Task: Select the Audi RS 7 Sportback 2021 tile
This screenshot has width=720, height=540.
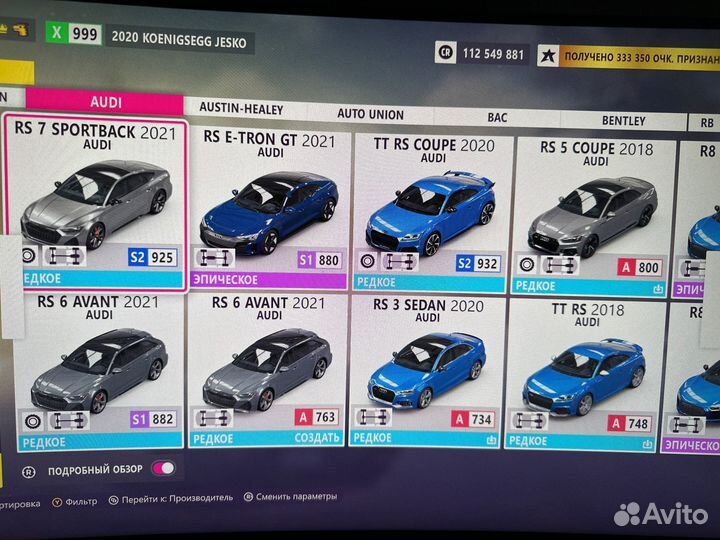Action: (97, 203)
